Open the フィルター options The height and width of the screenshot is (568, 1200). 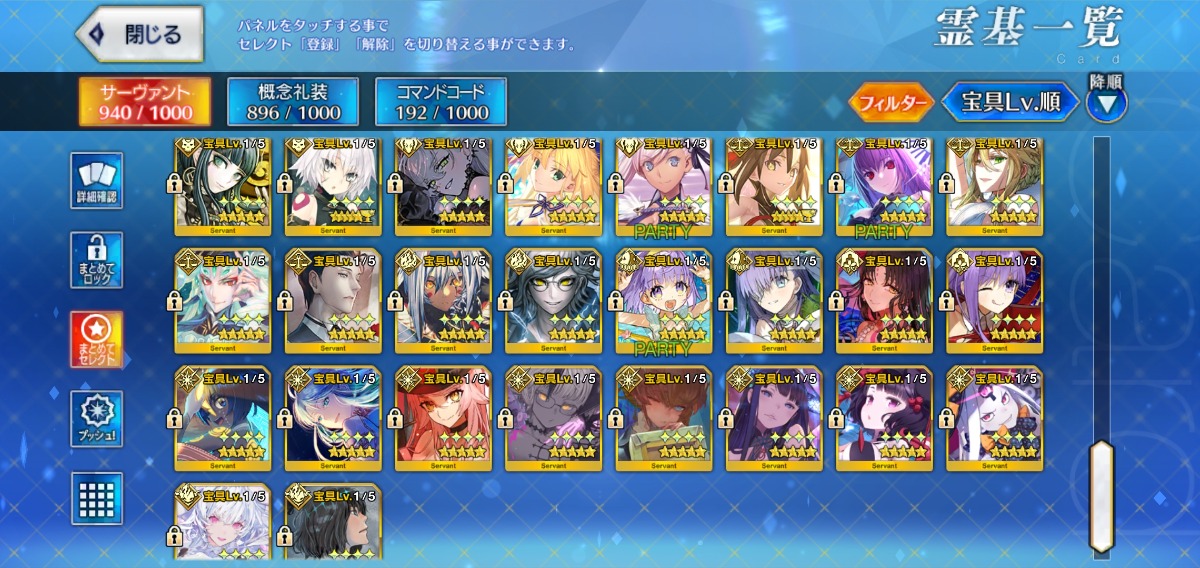pos(891,102)
